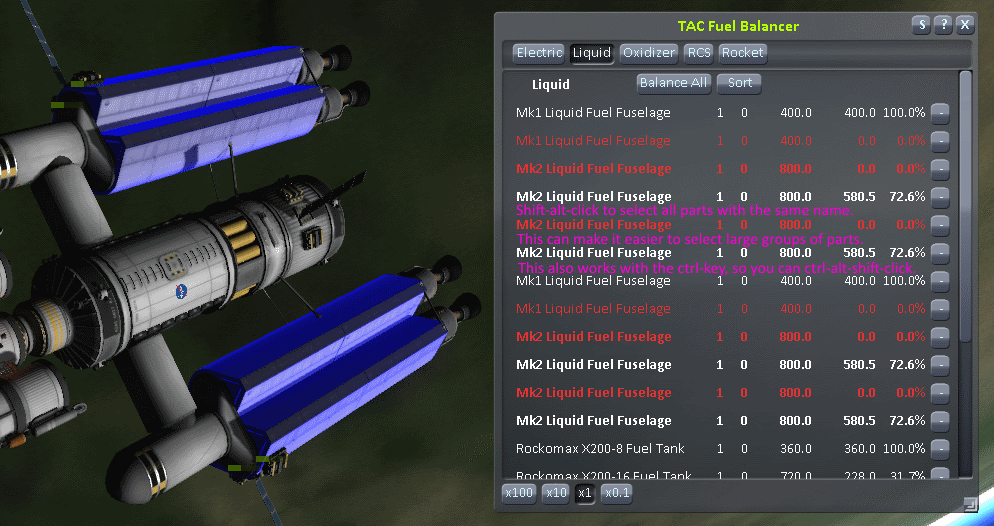994x526 pixels.
Task: Choose the x0.1 rate multiplier
Action: pos(617,493)
